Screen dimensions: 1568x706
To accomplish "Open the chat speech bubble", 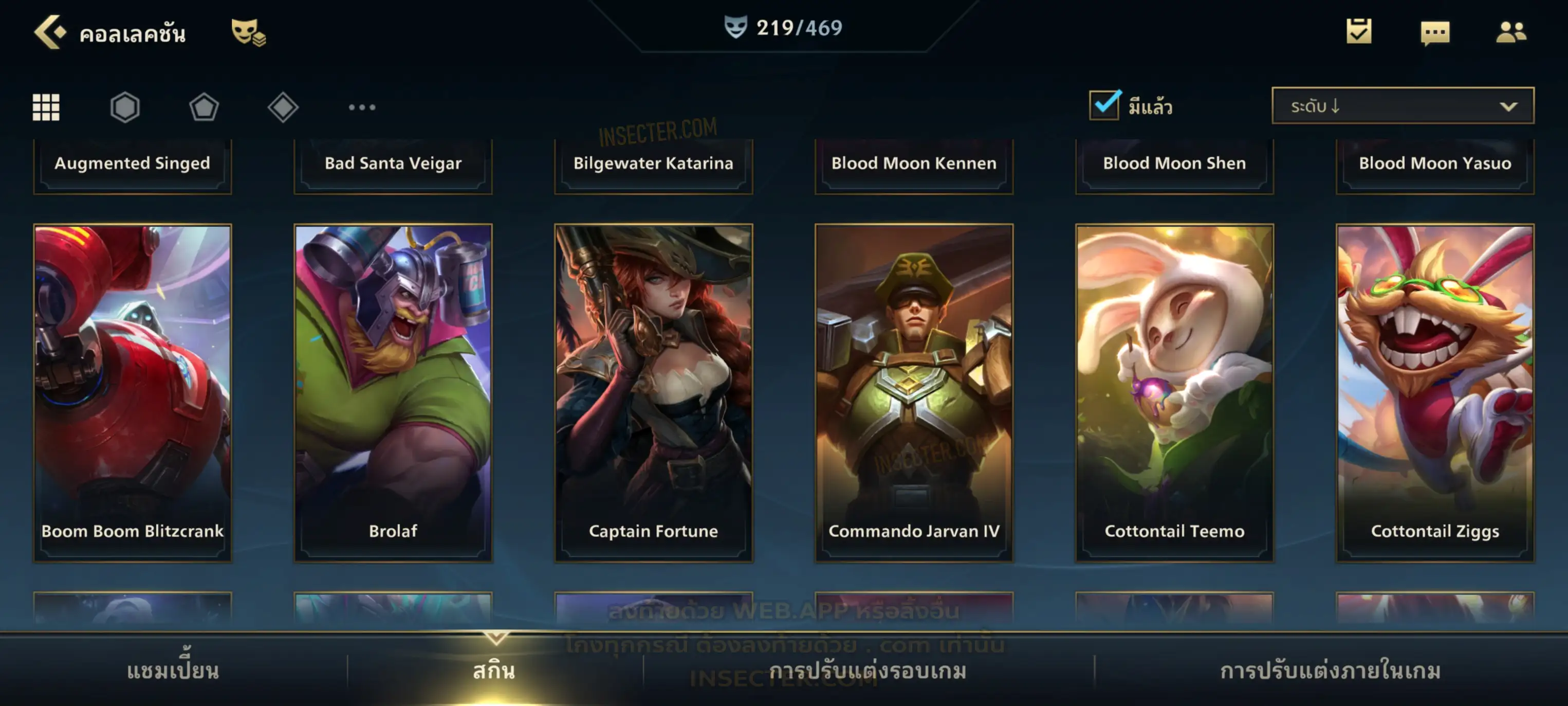I will [1434, 33].
